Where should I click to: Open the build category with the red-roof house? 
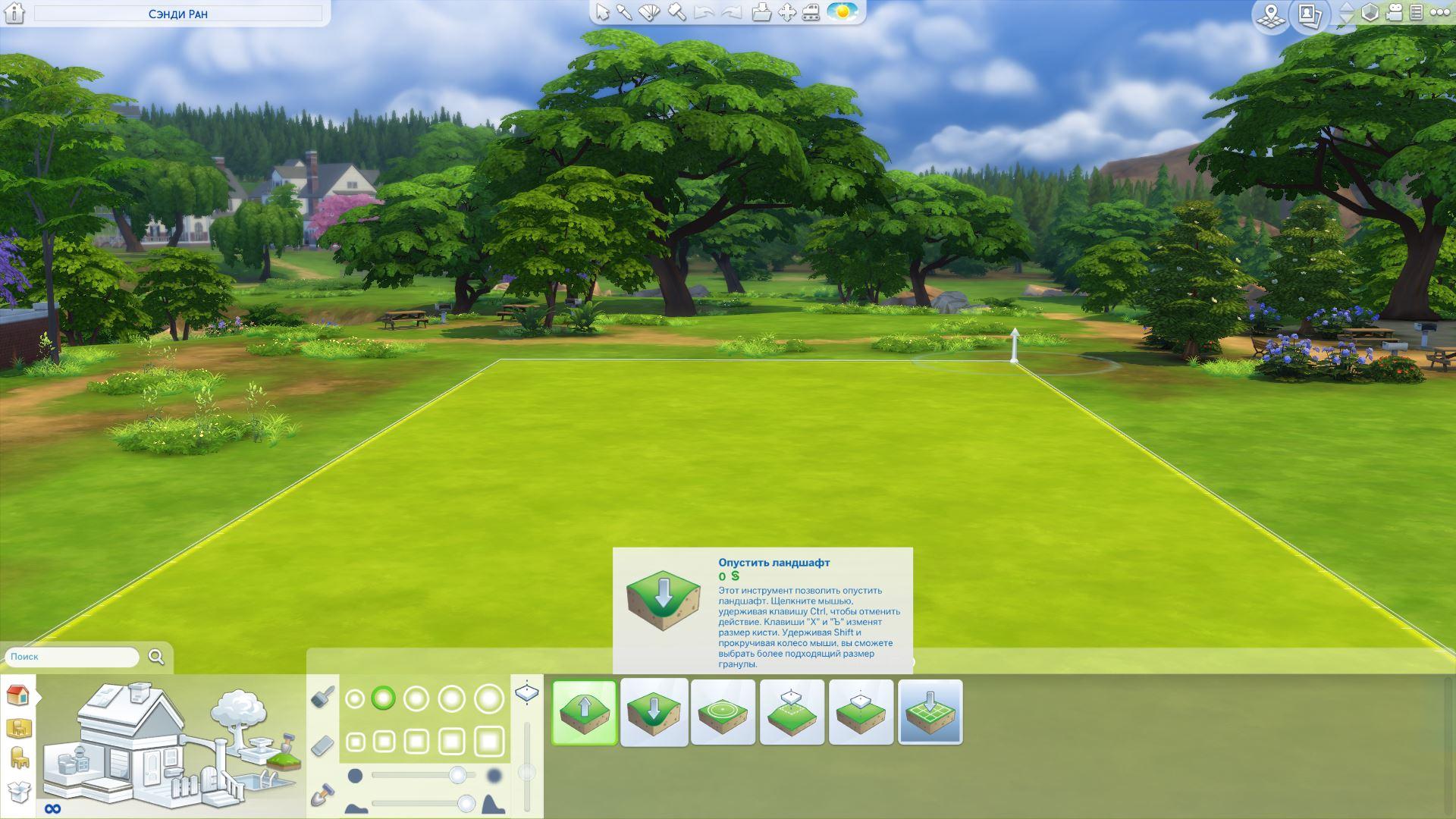17,695
